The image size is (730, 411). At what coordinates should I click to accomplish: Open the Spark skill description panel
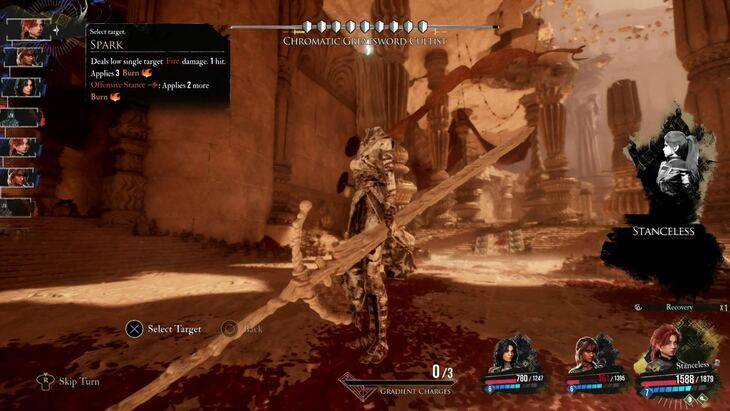157,66
